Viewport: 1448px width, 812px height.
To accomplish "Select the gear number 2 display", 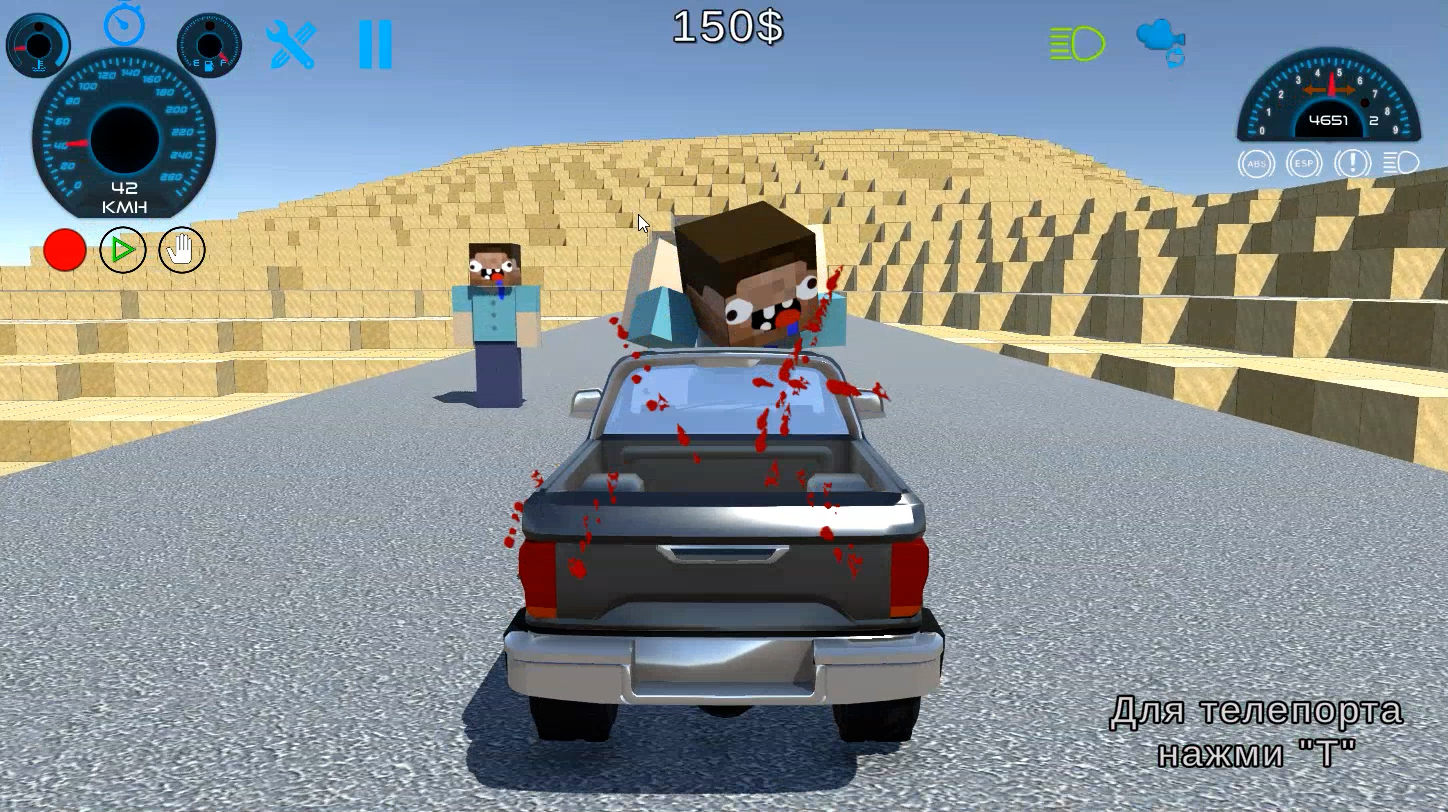I will 1375,120.
